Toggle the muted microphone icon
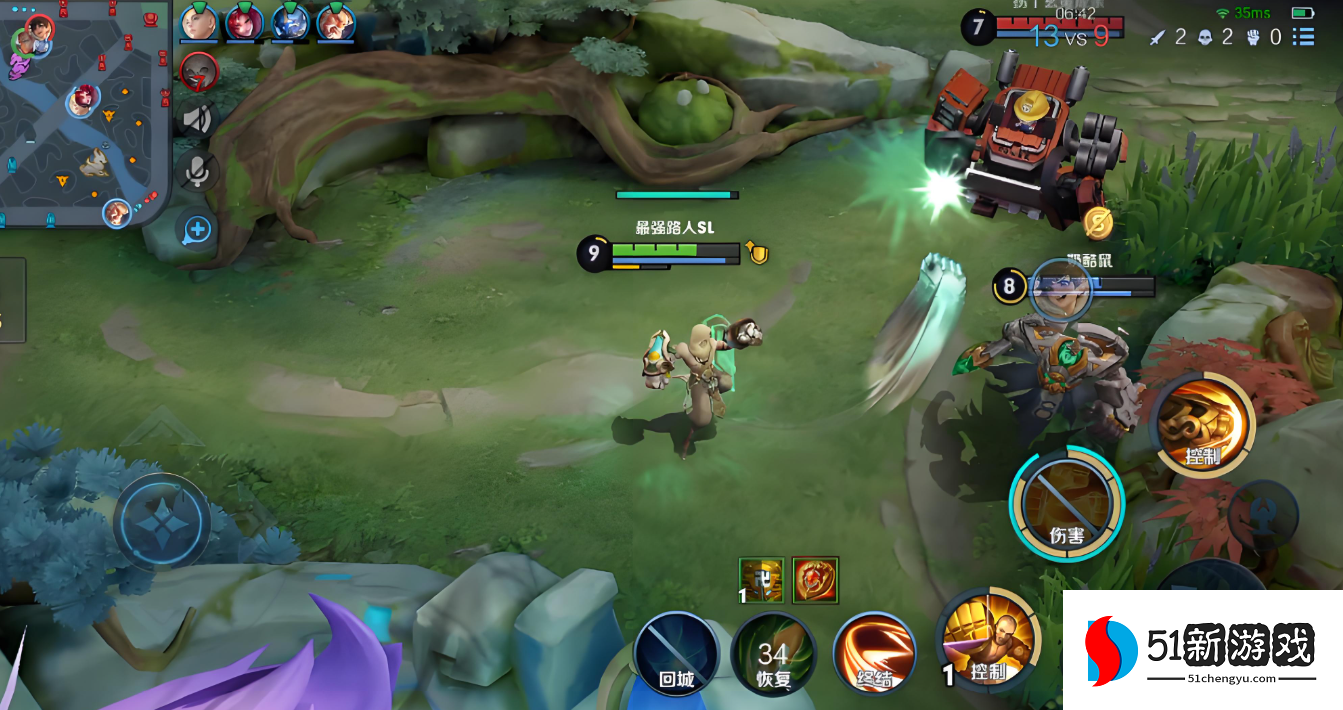Viewport: 1343px width, 710px height. click(198, 170)
